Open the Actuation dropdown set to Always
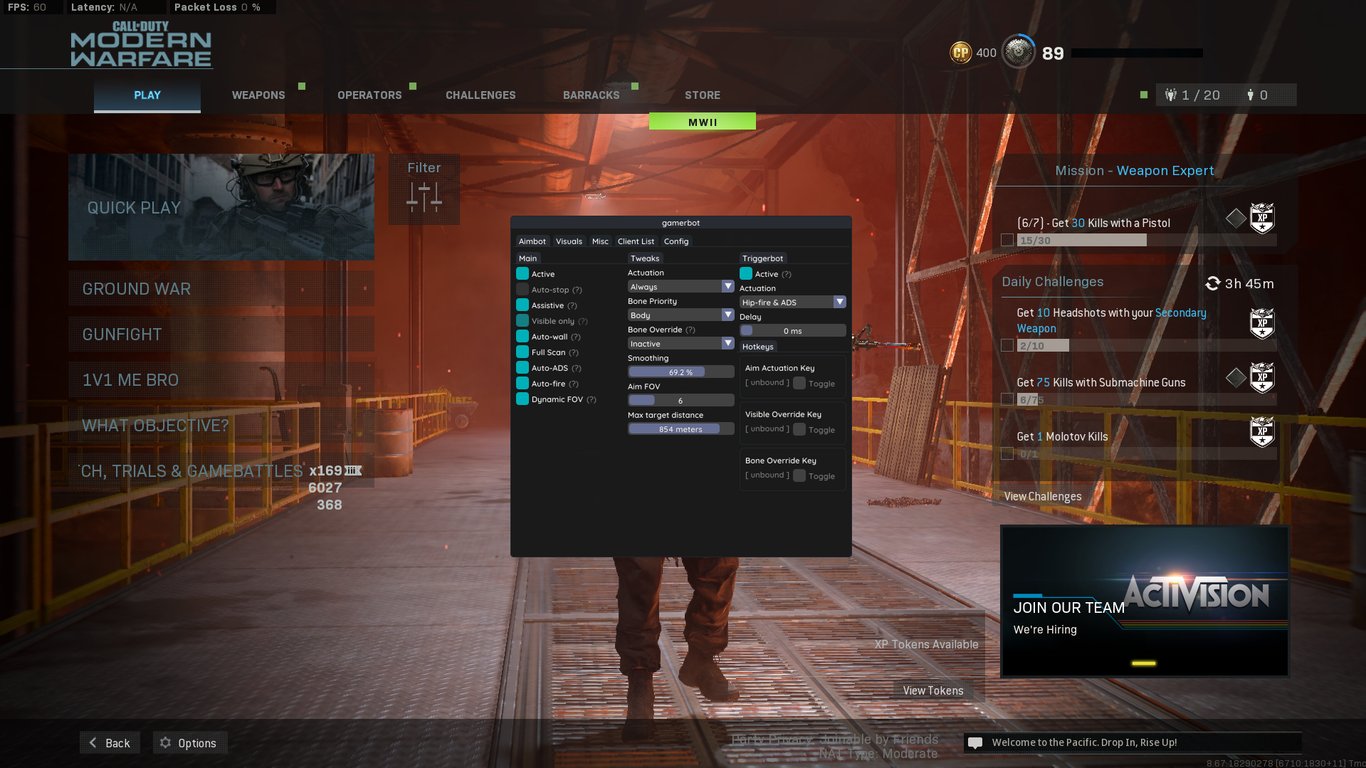This screenshot has height=768, width=1366. pos(680,286)
